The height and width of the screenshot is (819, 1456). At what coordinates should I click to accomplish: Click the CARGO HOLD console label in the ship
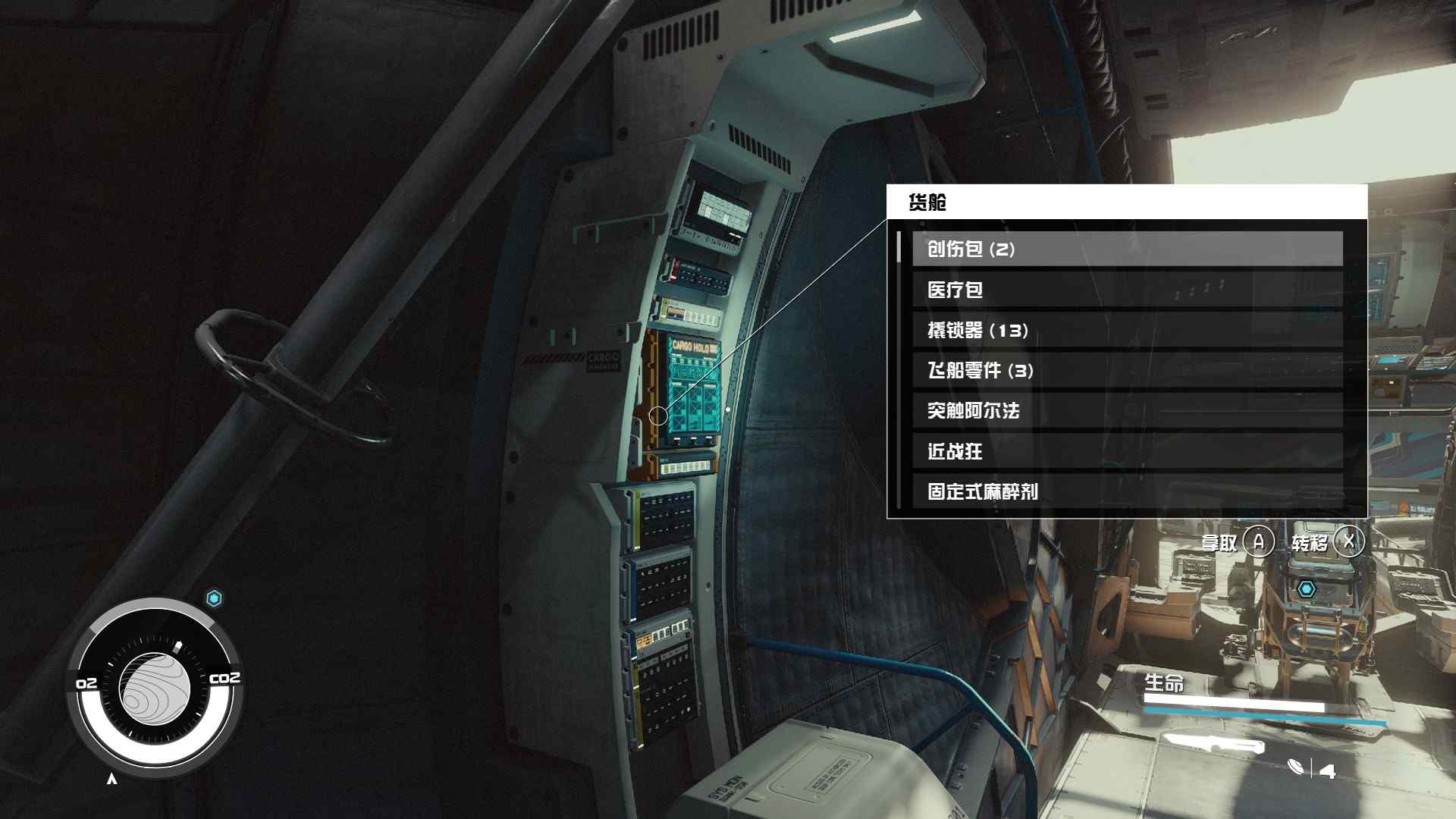click(x=691, y=347)
